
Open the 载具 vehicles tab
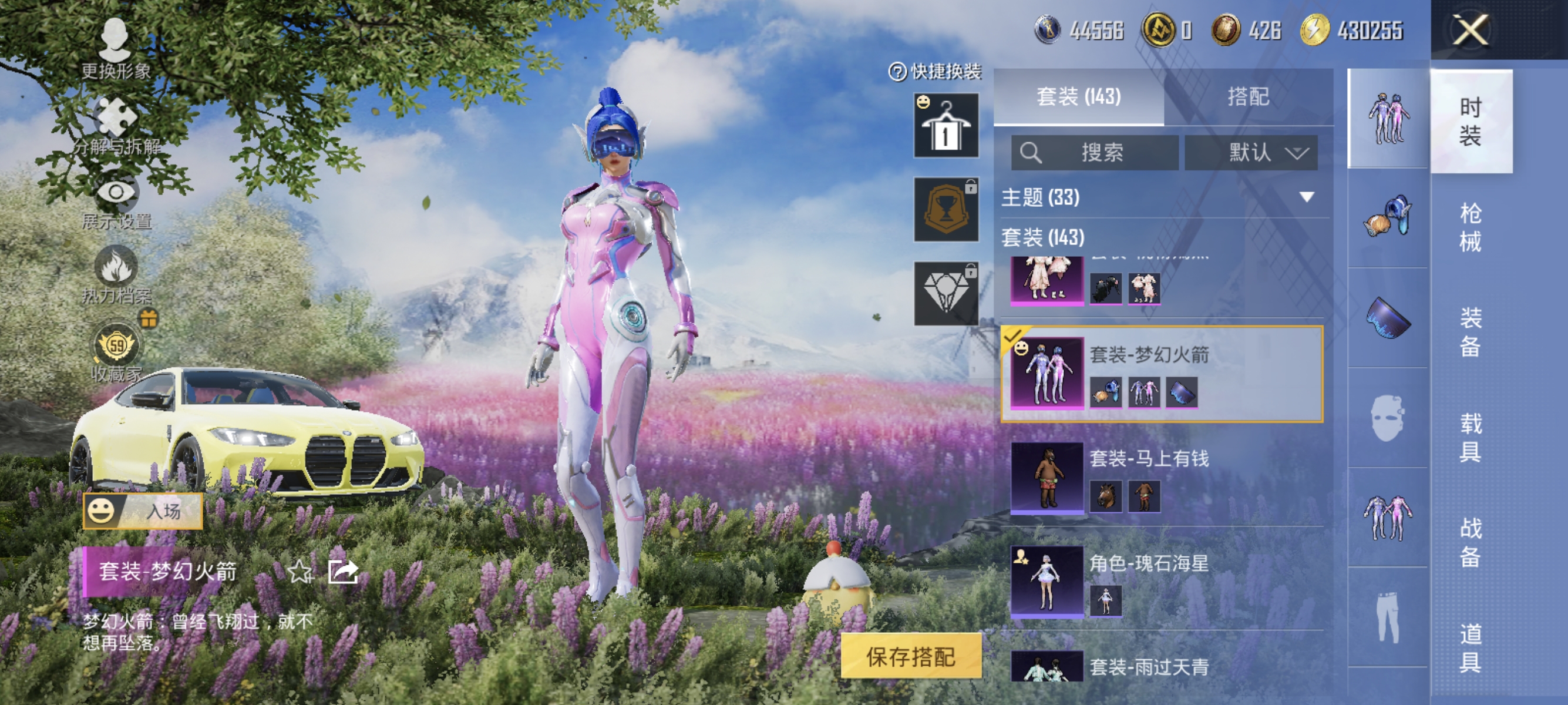1472,427
